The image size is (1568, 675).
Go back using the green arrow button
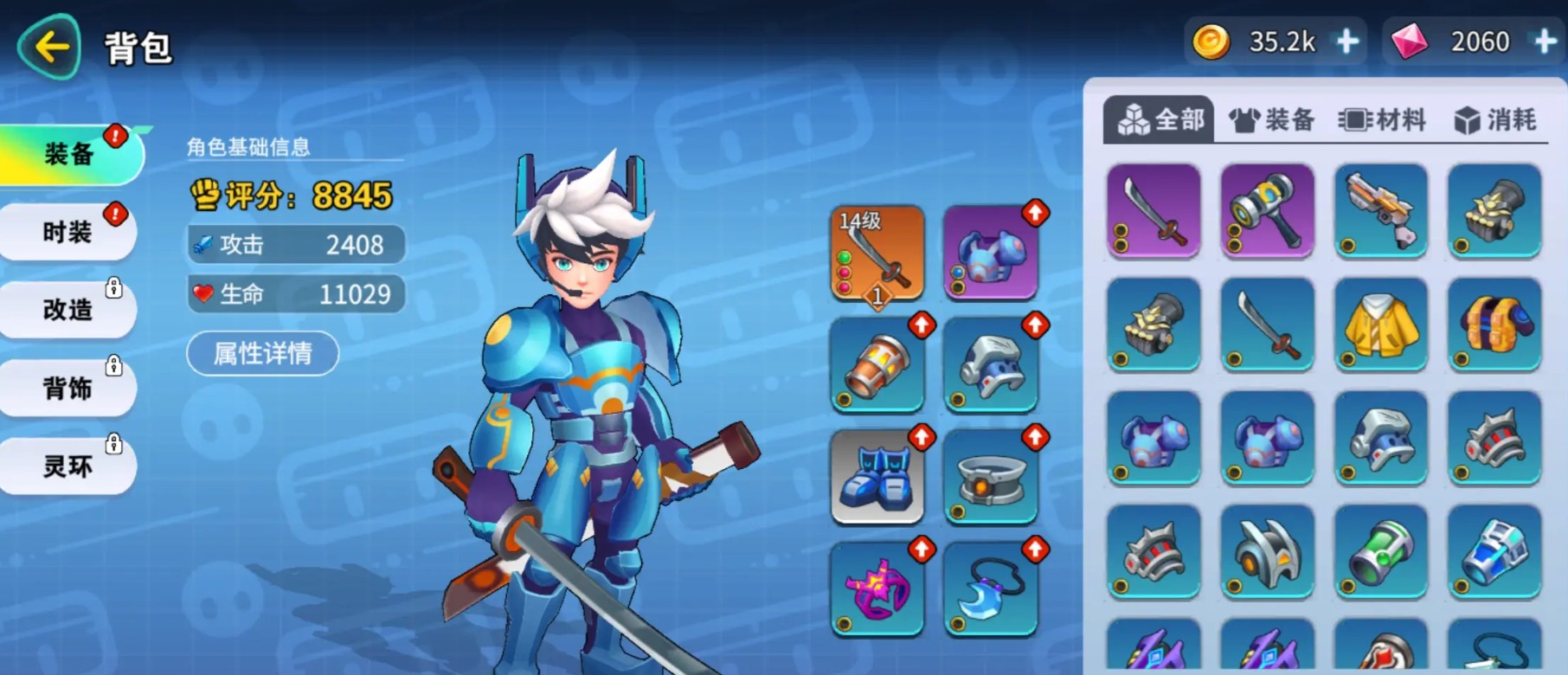[49, 47]
